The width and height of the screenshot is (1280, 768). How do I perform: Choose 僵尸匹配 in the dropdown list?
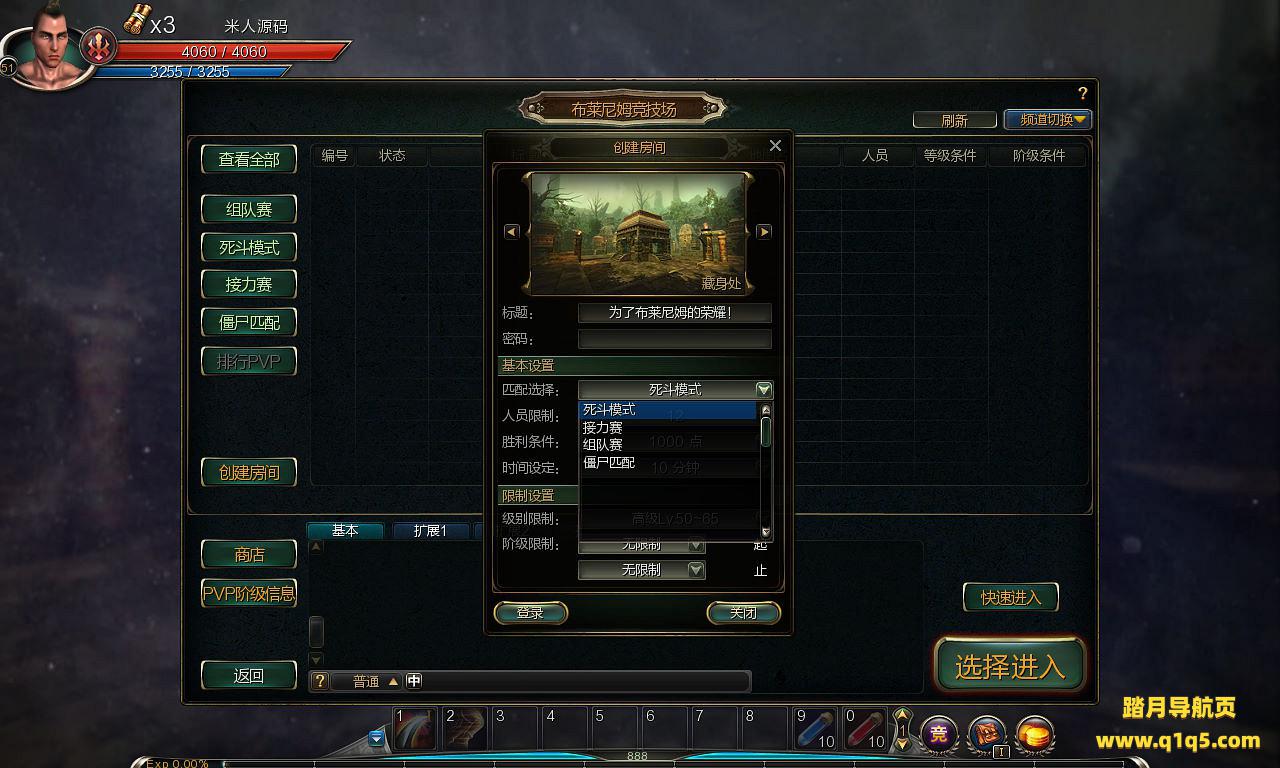point(609,462)
